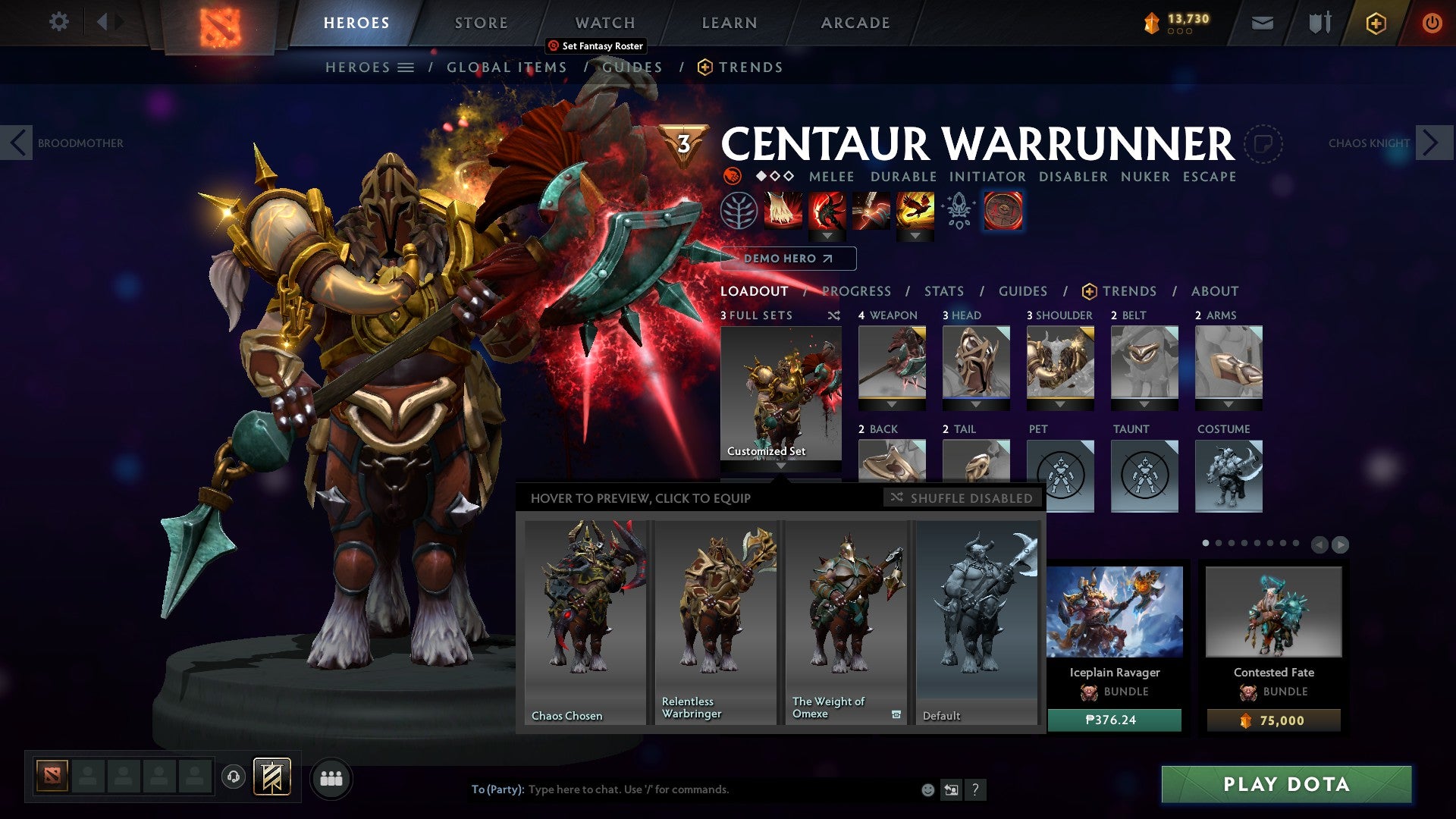Open the notifications mail icon
The image size is (1456, 819).
[x=1260, y=22]
